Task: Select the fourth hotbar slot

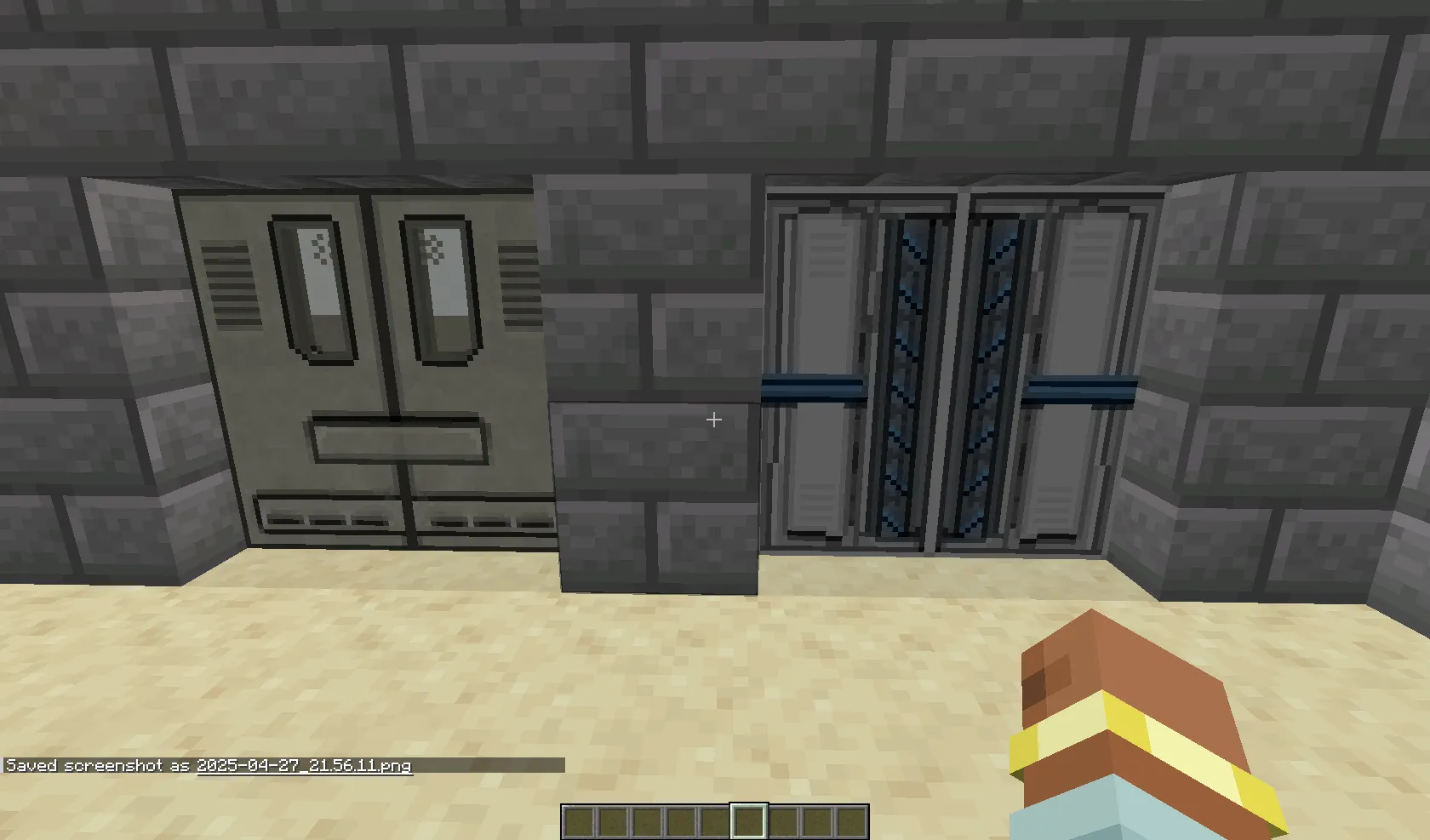Action: 681,823
